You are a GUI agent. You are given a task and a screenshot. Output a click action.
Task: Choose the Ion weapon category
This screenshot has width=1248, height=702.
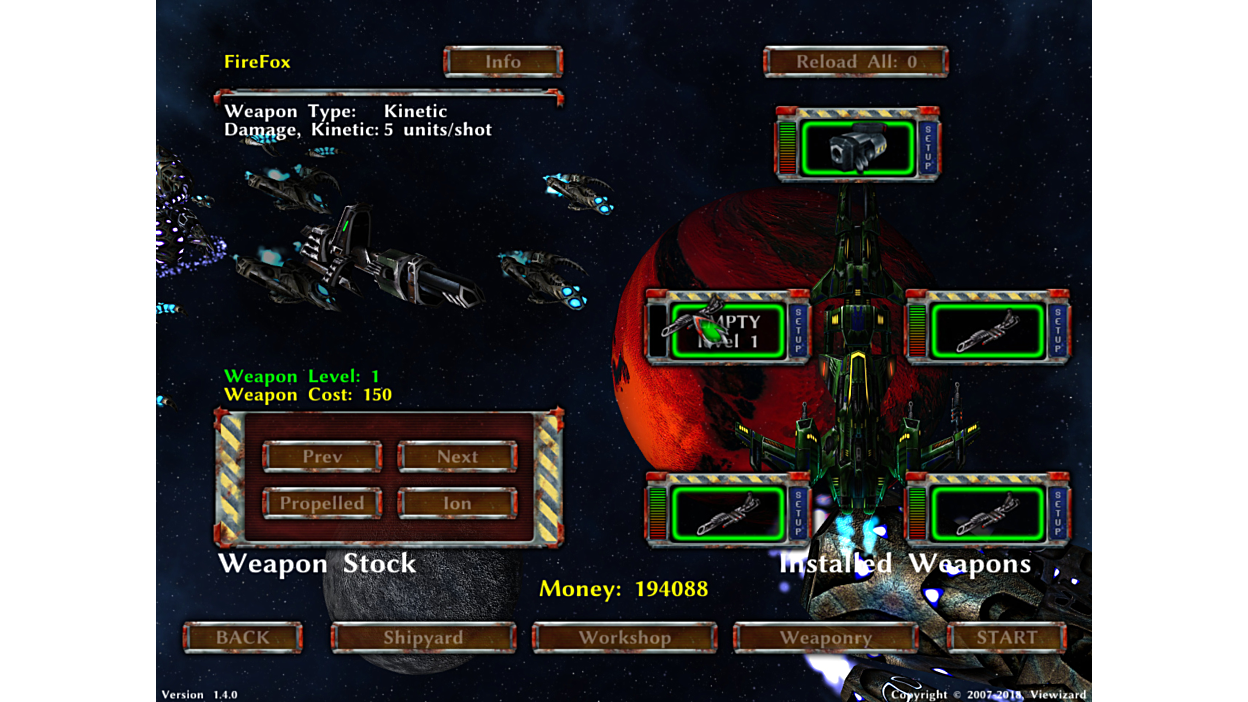point(457,503)
